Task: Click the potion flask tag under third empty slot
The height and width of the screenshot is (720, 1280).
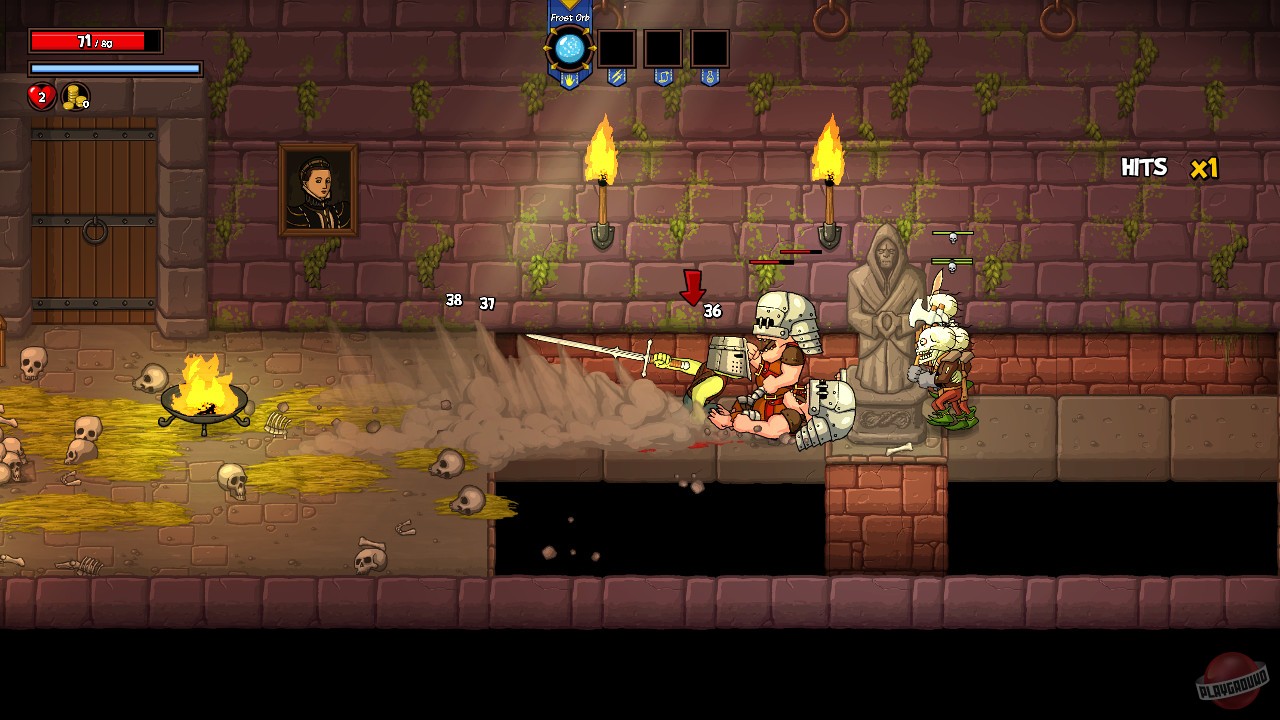Action: point(709,76)
